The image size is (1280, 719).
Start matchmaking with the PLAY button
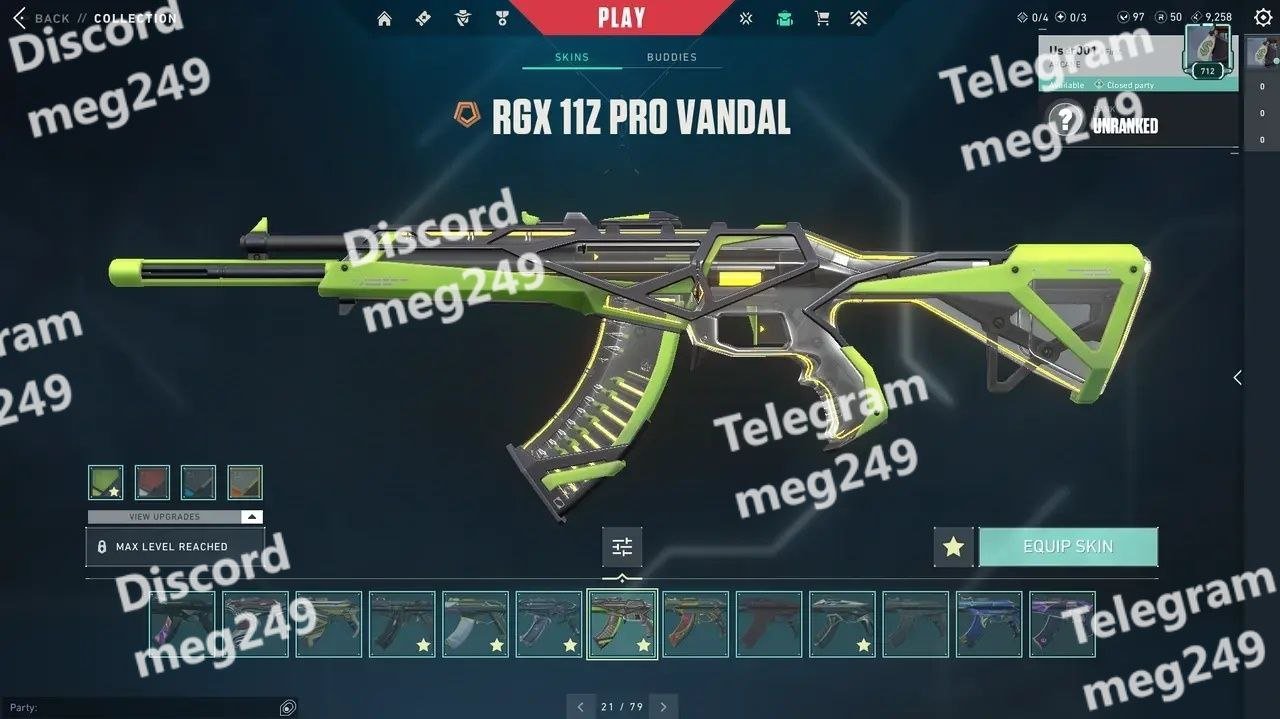click(x=621, y=17)
